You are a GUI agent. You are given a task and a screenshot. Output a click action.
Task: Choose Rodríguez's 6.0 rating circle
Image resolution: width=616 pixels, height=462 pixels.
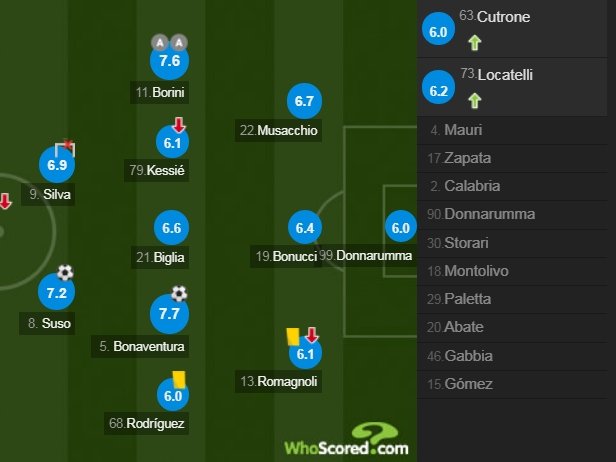click(x=173, y=396)
